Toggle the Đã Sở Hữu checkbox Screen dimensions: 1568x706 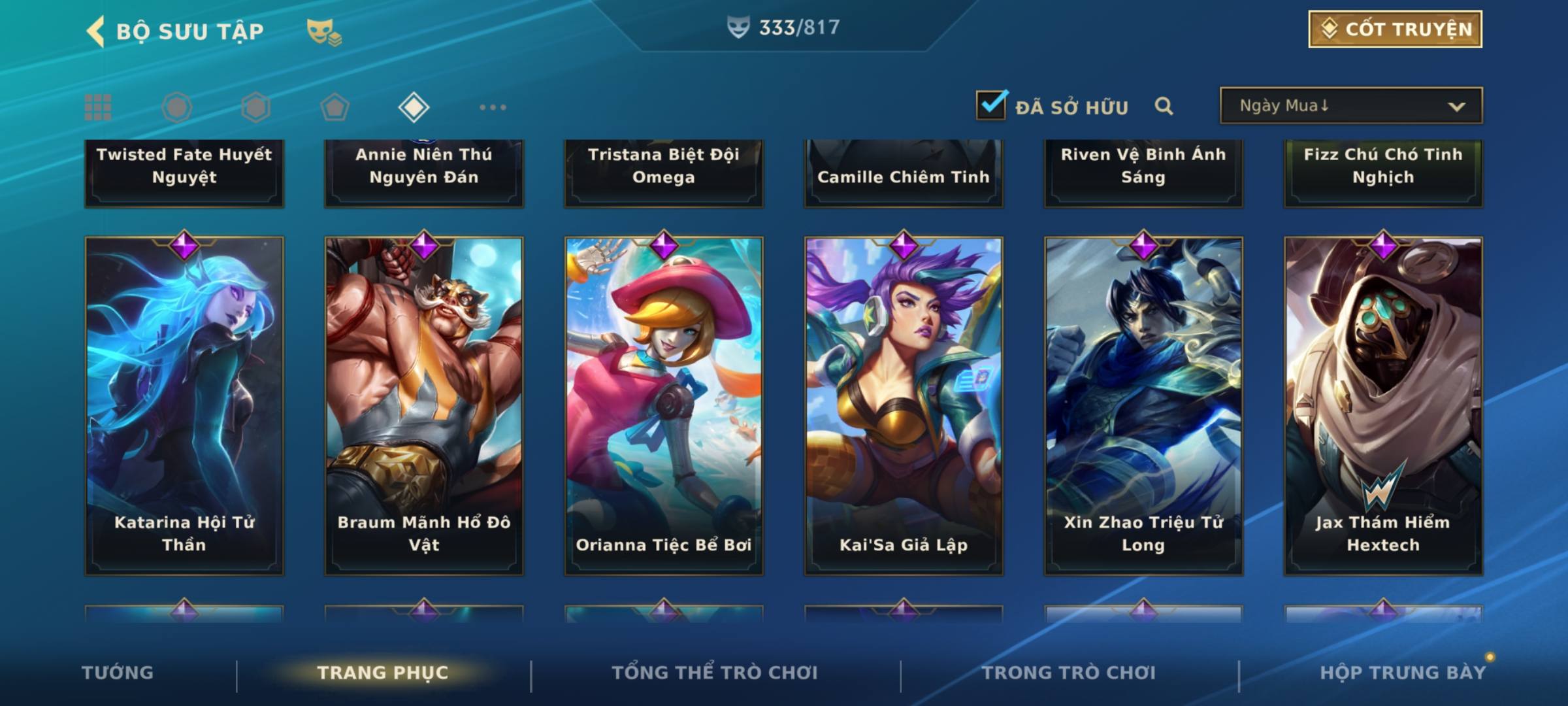(991, 105)
